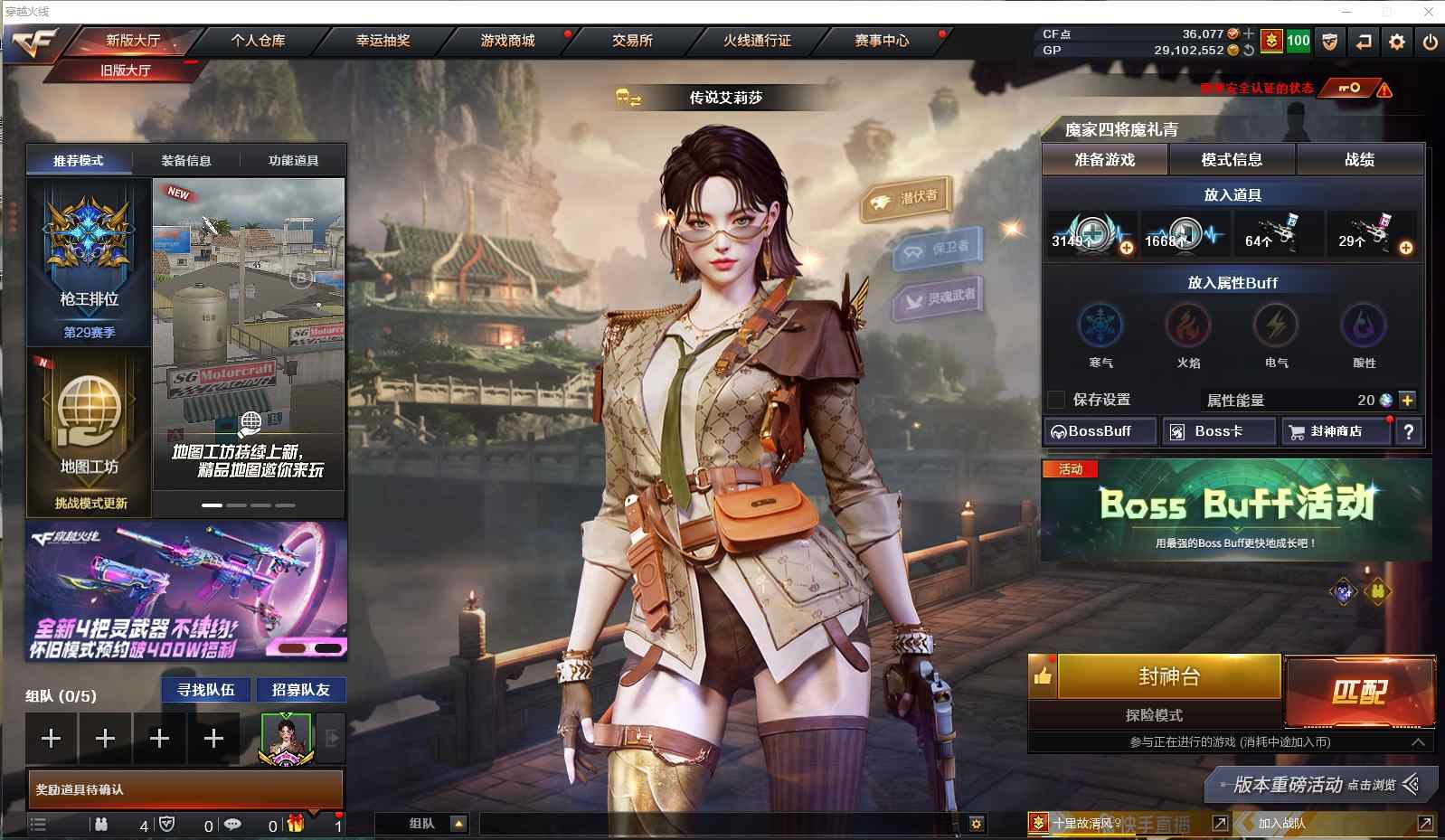The image size is (1445, 840).
Task: Click the 匹配 match button
Action: coord(1359,692)
